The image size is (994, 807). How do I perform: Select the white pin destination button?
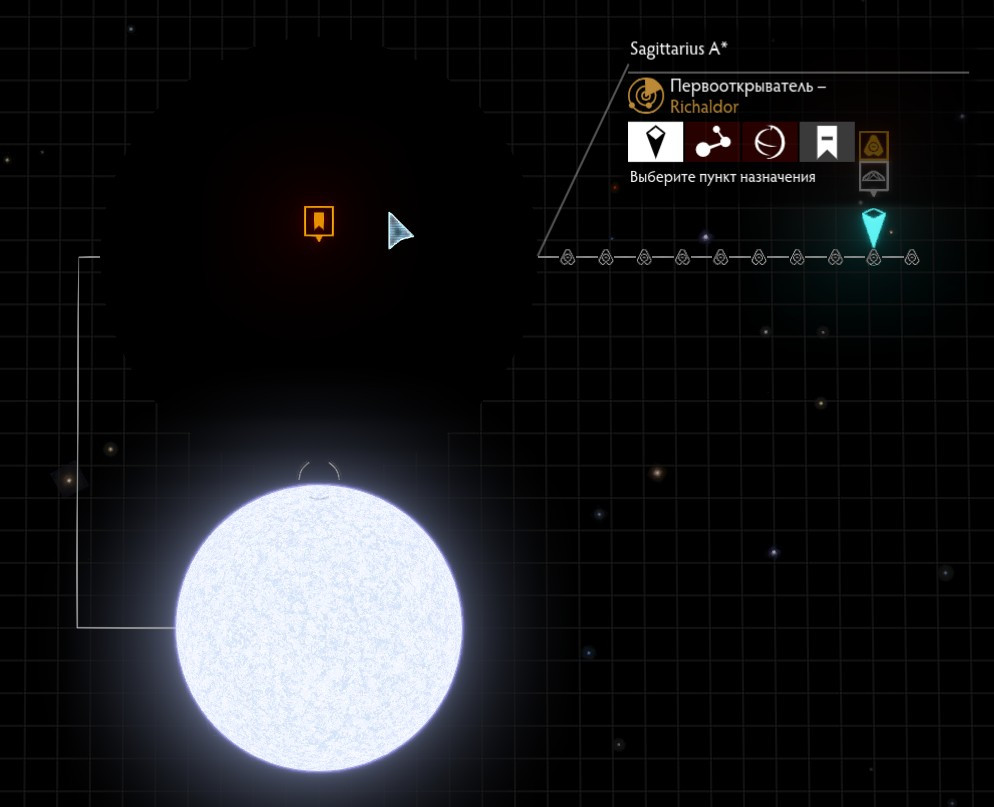point(655,142)
